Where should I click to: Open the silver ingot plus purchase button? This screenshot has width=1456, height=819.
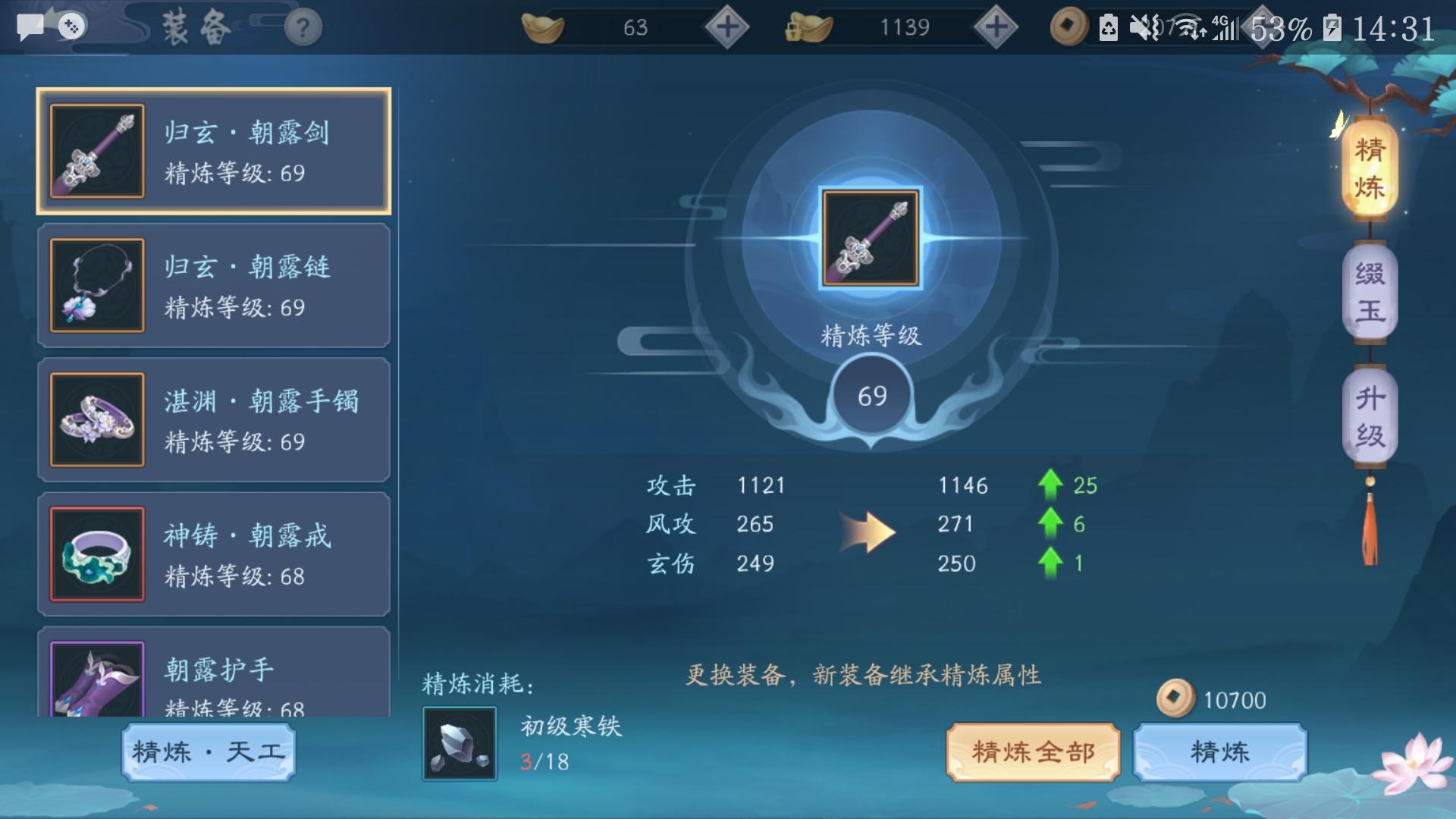[997, 27]
